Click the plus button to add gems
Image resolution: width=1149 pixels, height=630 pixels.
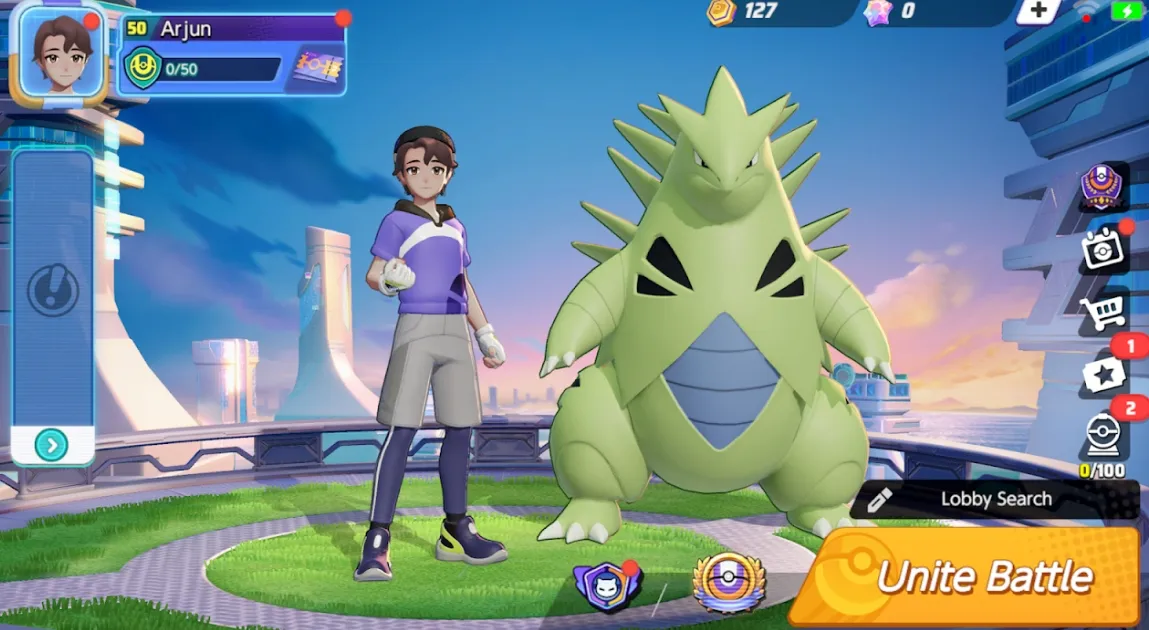coord(1039,11)
